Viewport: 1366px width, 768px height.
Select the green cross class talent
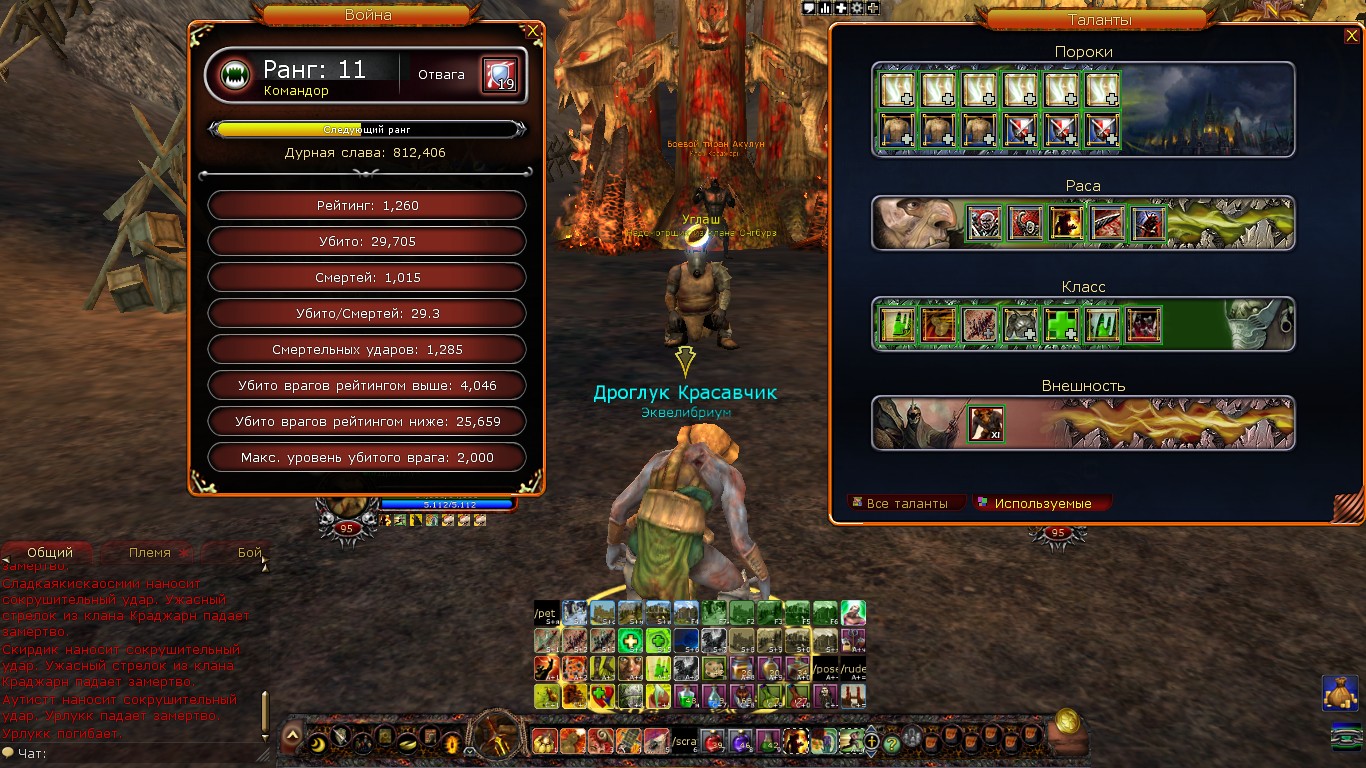[1062, 325]
